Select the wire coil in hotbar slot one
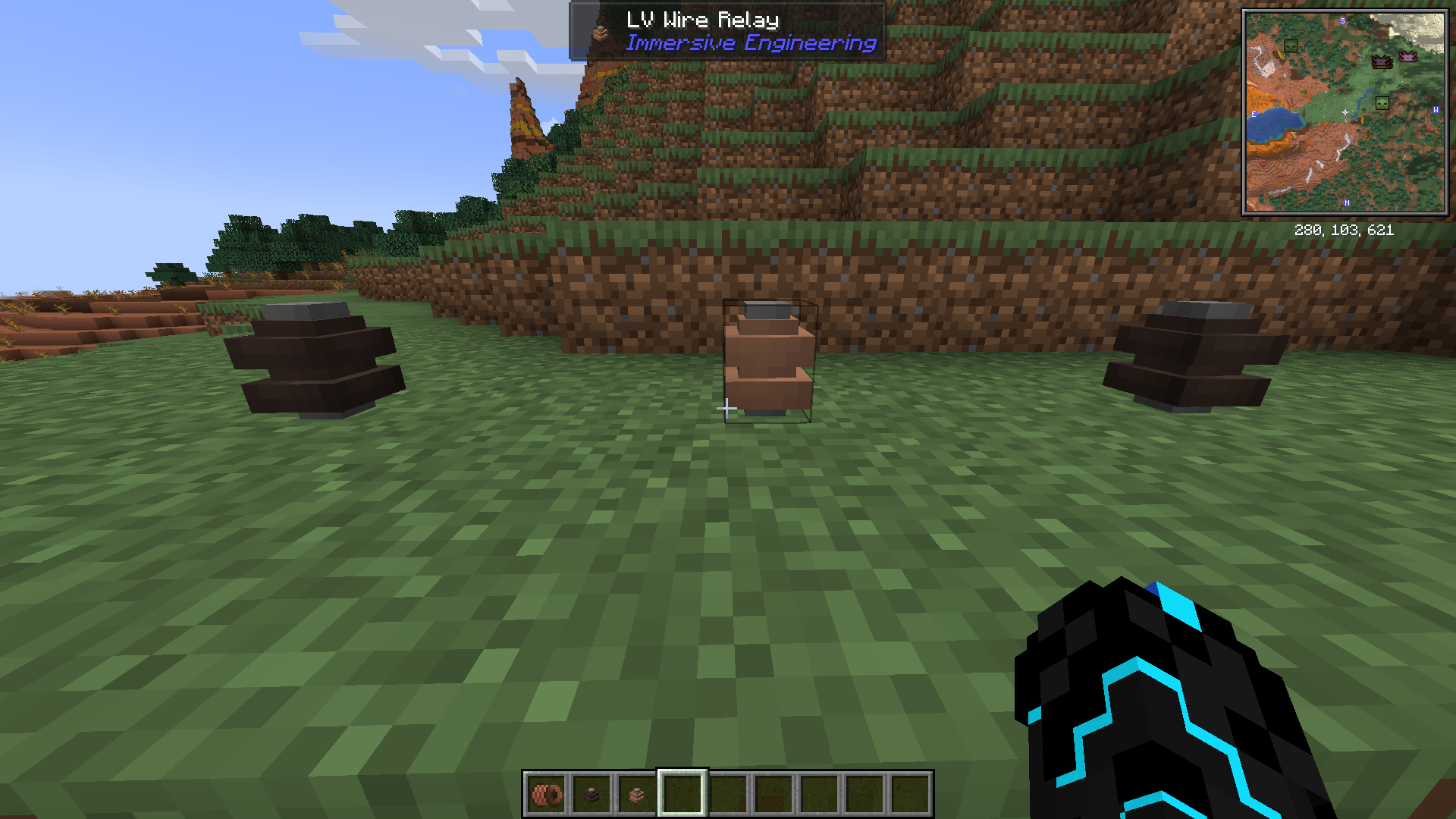 [548, 795]
